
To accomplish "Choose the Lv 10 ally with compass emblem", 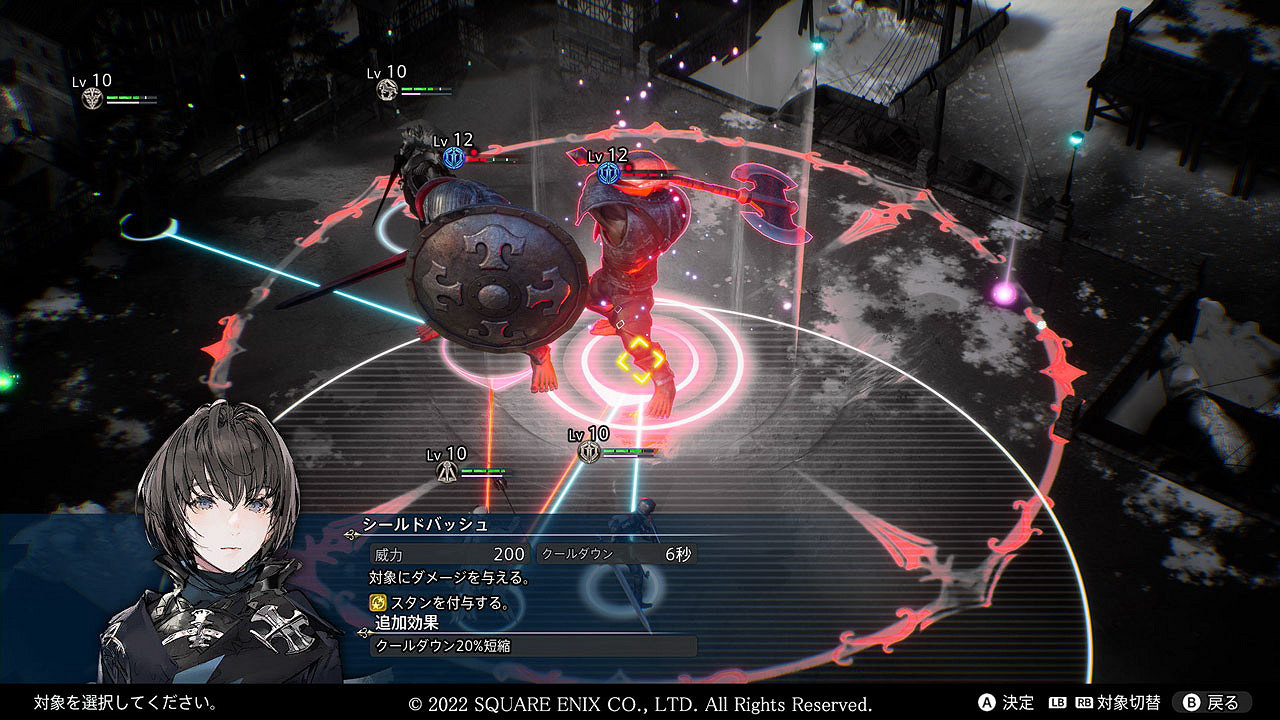I will tap(447, 471).
